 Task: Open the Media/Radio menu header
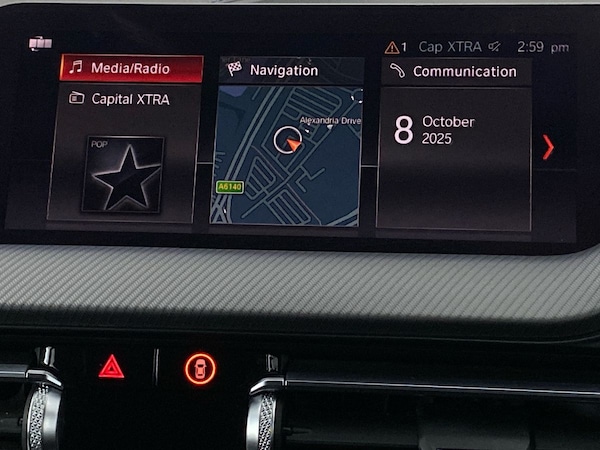(131, 69)
